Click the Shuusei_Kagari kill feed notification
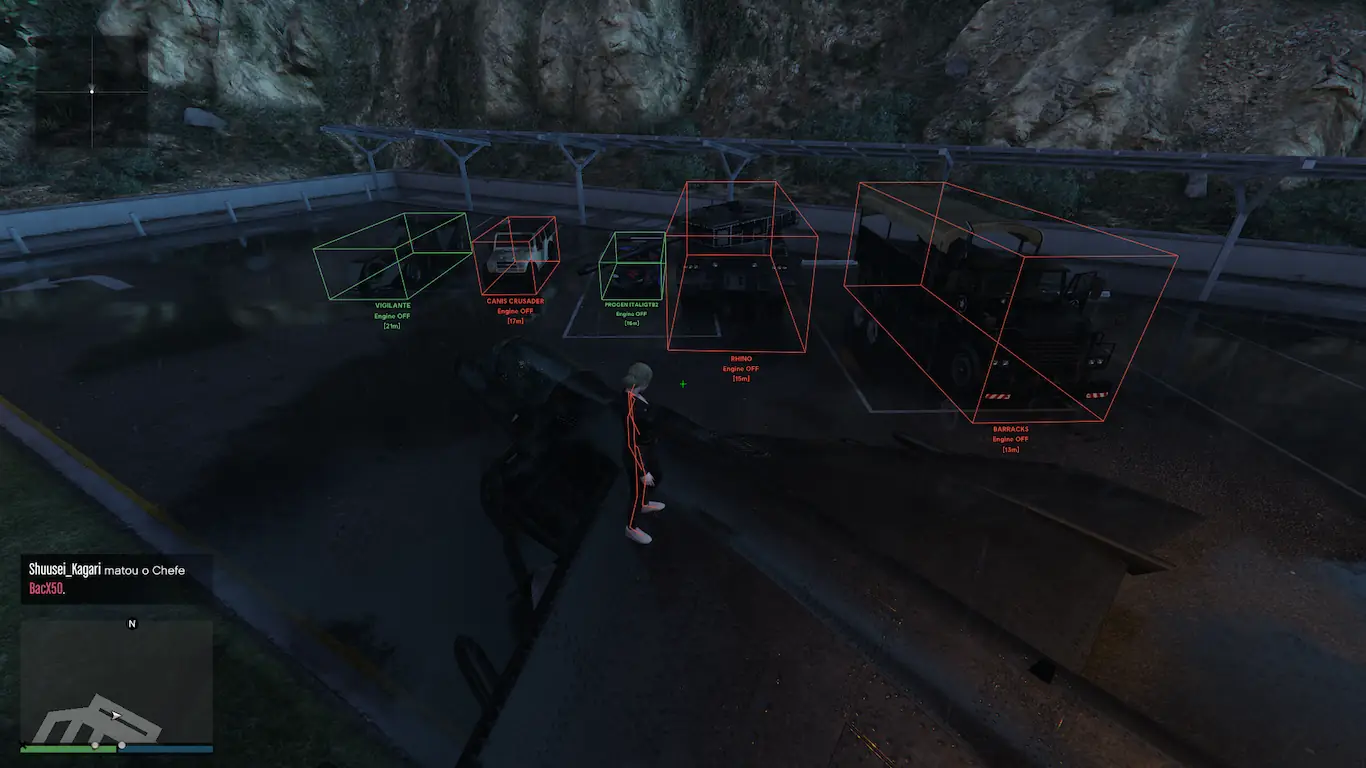1366x768 pixels. click(107, 579)
